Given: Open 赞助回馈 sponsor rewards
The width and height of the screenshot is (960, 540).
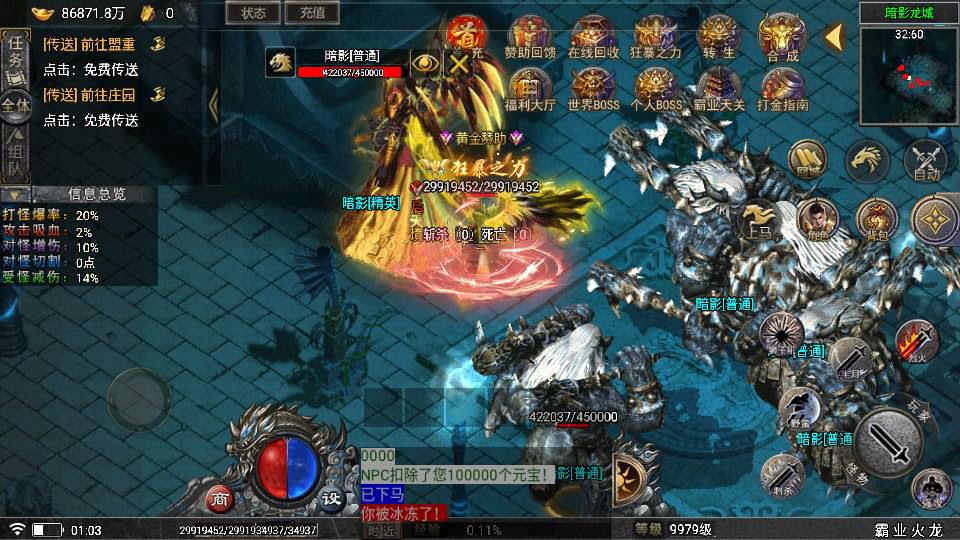Looking at the screenshot, I should (530, 38).
